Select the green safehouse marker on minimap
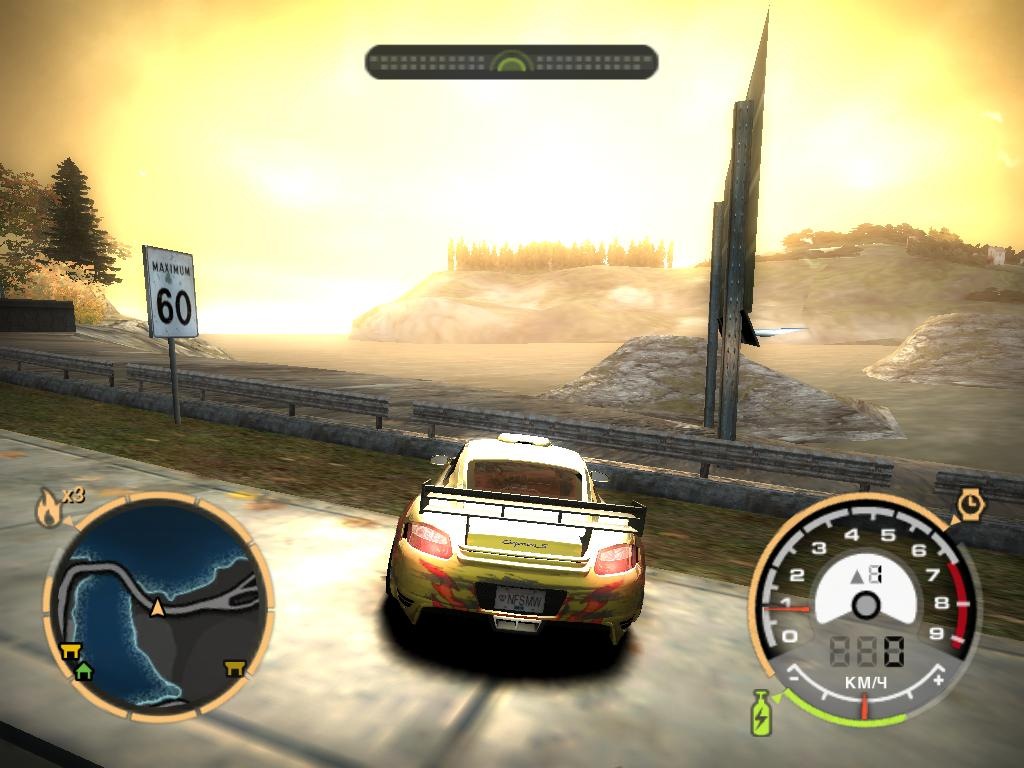Screen dimensions: 1024x768 tap(84, 670)
